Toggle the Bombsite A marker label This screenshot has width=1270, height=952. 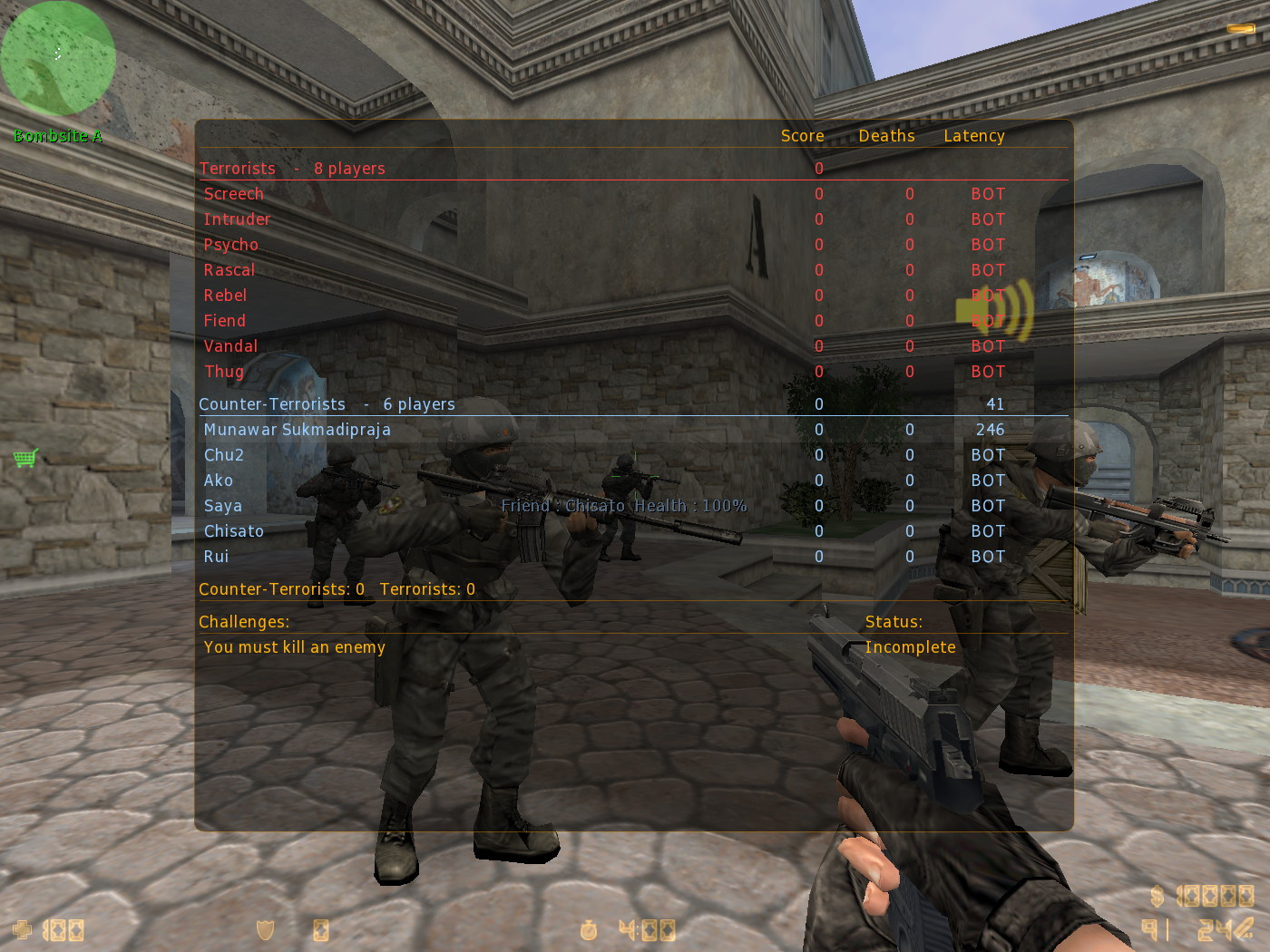click(58, 136)
